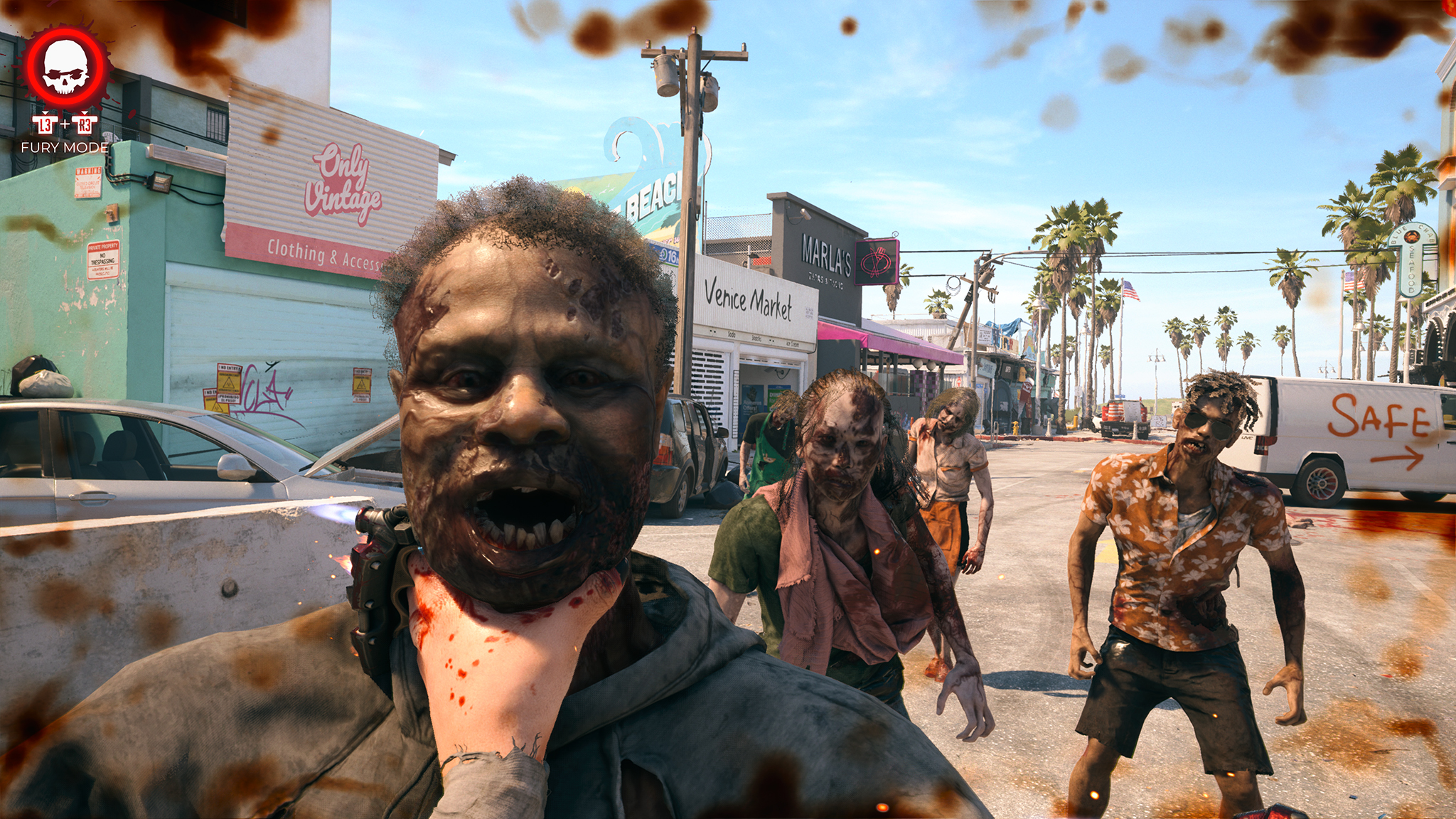Click the L3 stick button prompt
This screenshot has width=1456, height=819.
tap(45, 126)
